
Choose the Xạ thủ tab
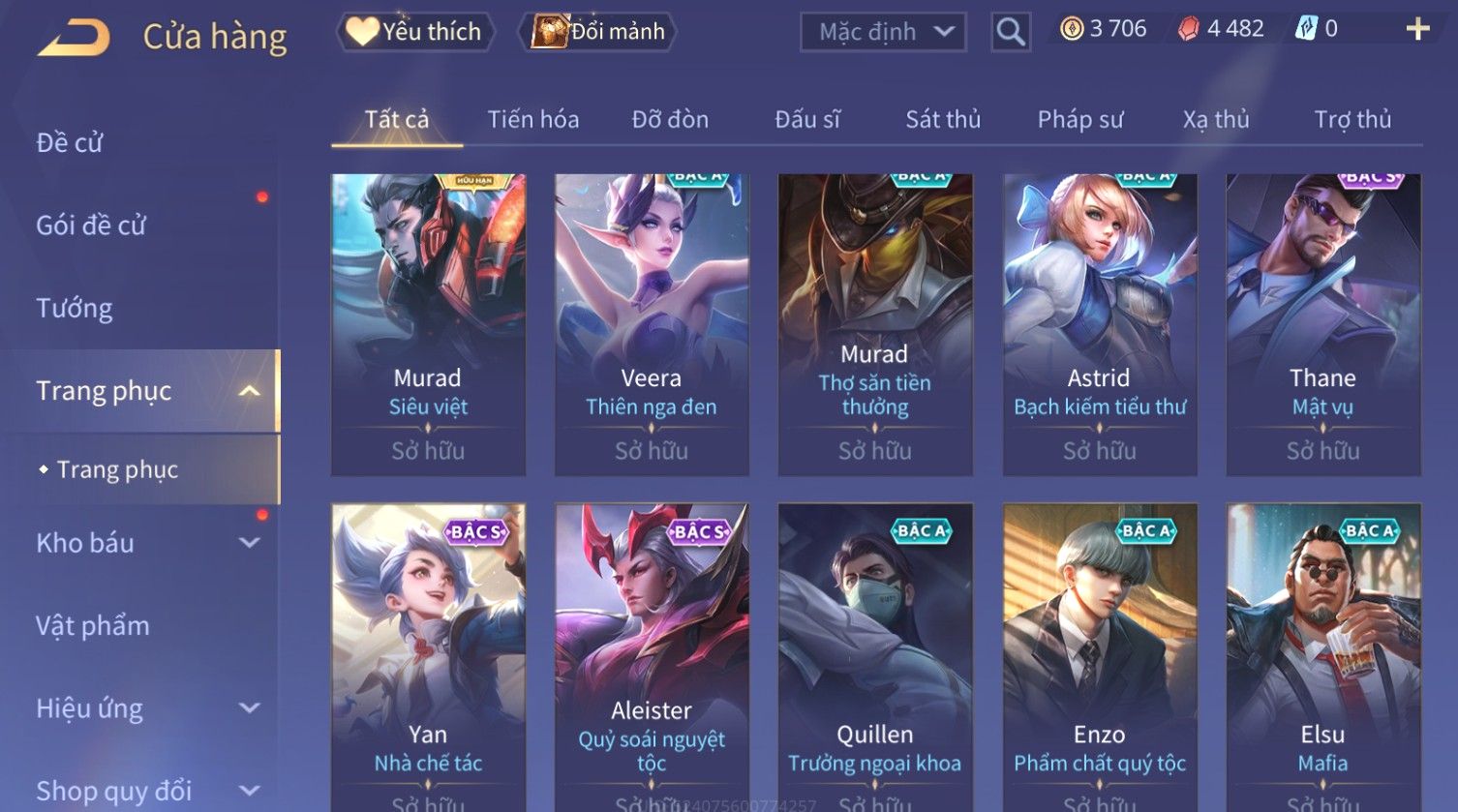(1216, 119)
